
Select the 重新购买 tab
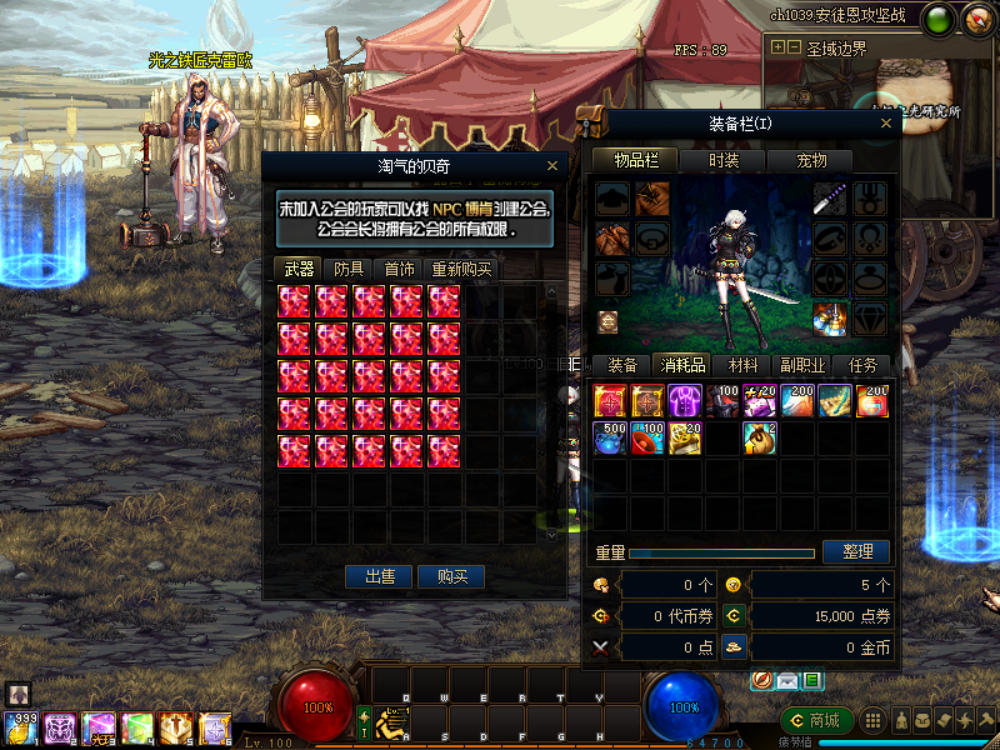pos(461,269)
